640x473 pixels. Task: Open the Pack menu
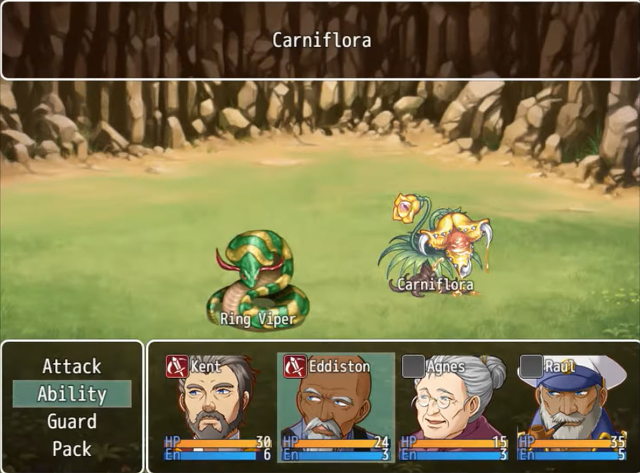[71, 449]
